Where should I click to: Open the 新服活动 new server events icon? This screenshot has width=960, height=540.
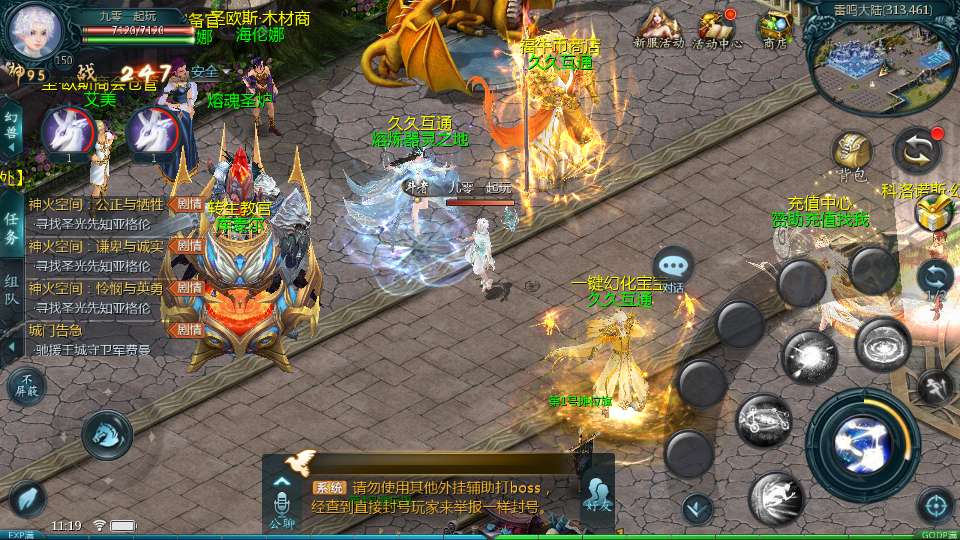click(658, 27)
